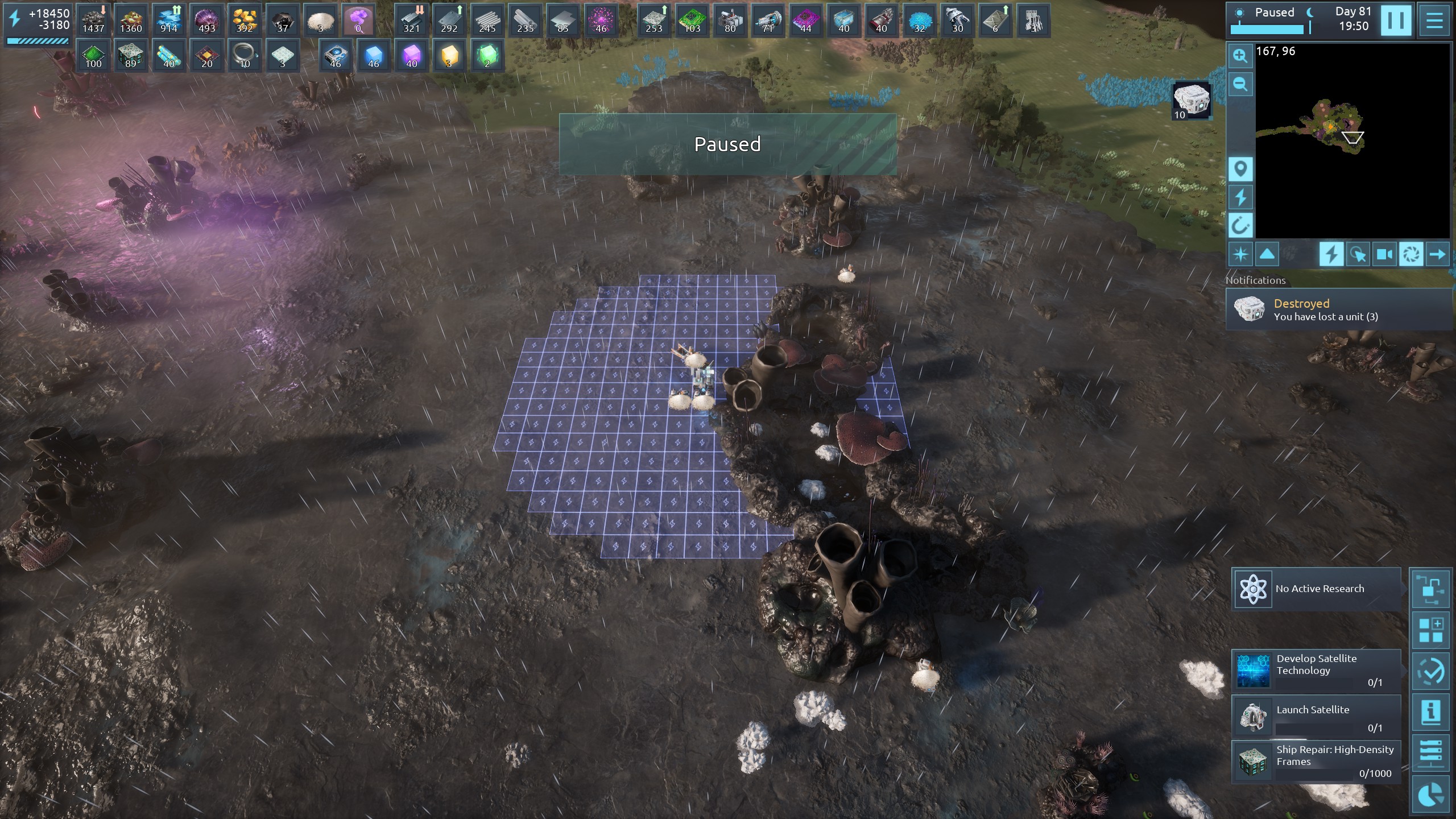Select the purple gas cloud resource slot
This screenshot has width=1456, height=819.
(x=358, y=20)
